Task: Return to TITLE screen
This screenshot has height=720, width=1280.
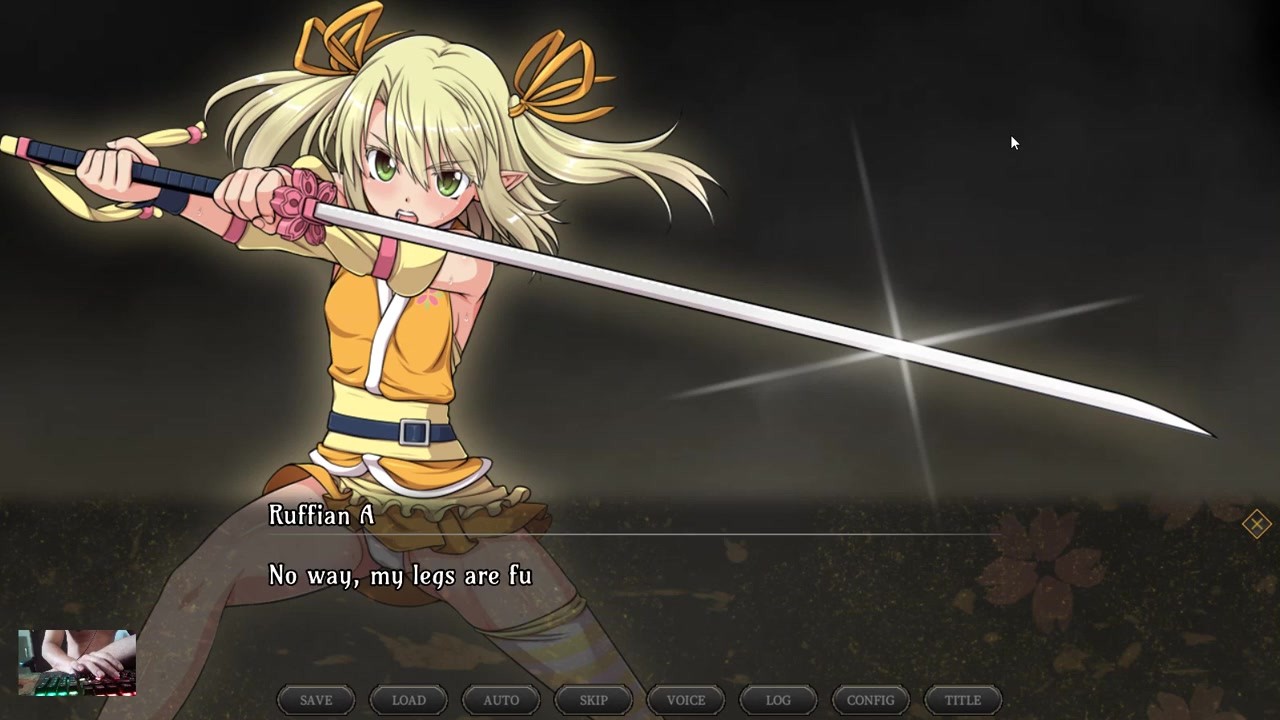Action: pos(963,700)
